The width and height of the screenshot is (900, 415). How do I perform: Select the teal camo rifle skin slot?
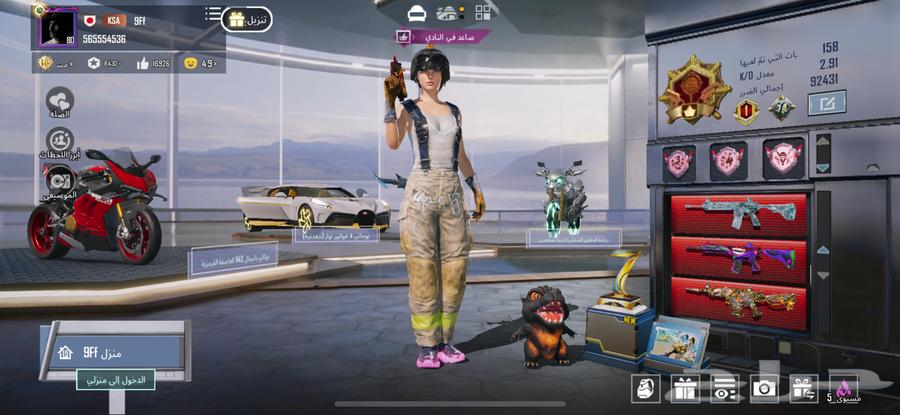tap(739, 214)
